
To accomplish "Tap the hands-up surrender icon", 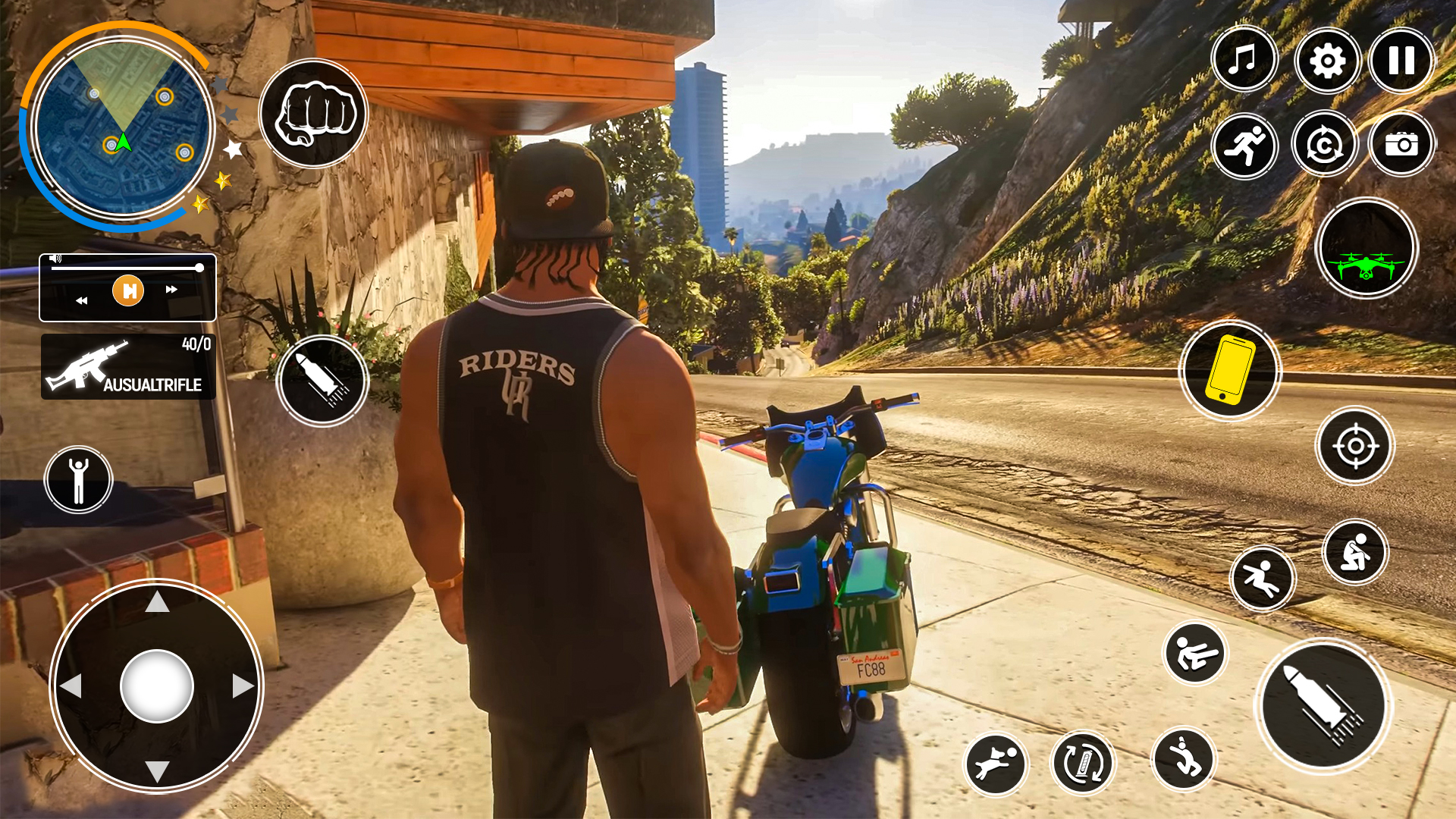I will (78, 480).
